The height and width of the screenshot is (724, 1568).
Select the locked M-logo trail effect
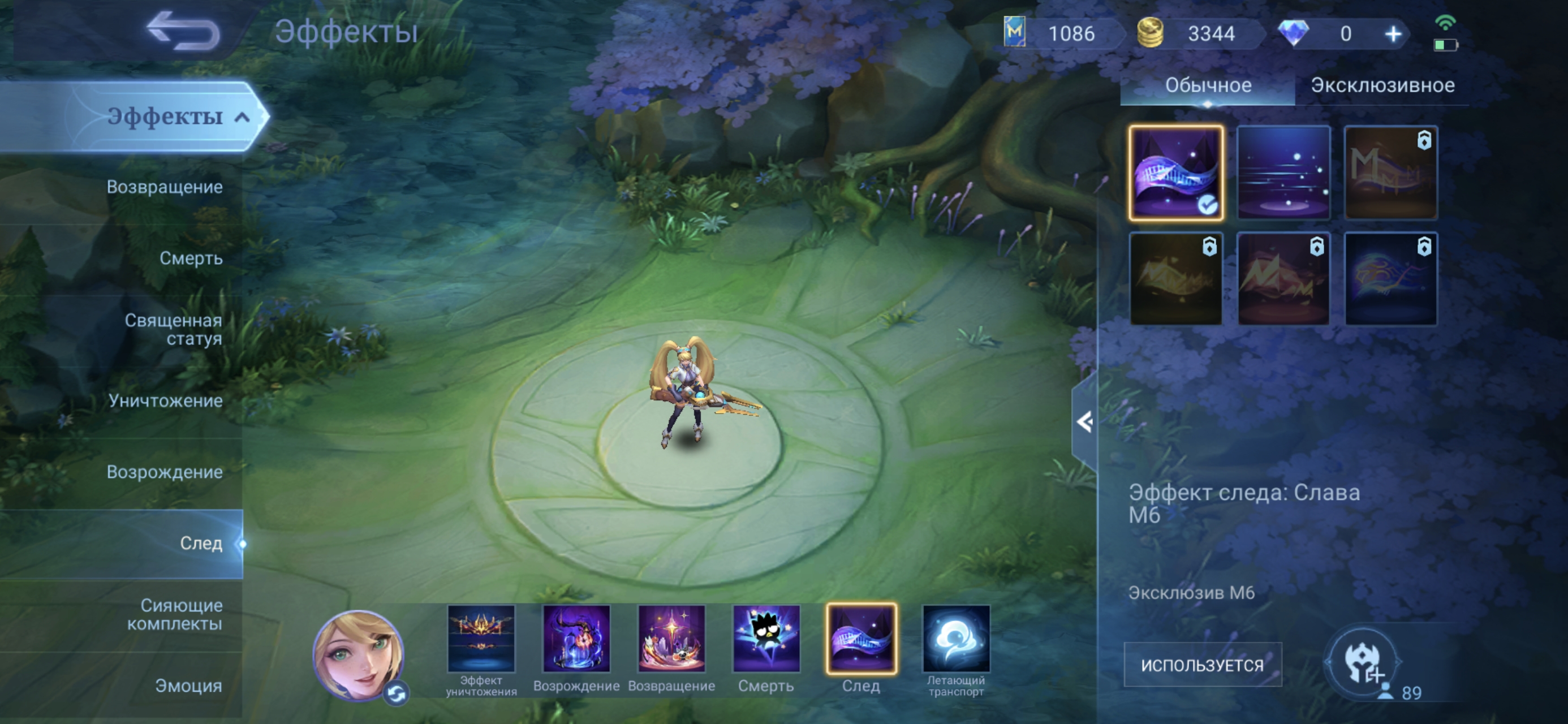pos(1390,173)
